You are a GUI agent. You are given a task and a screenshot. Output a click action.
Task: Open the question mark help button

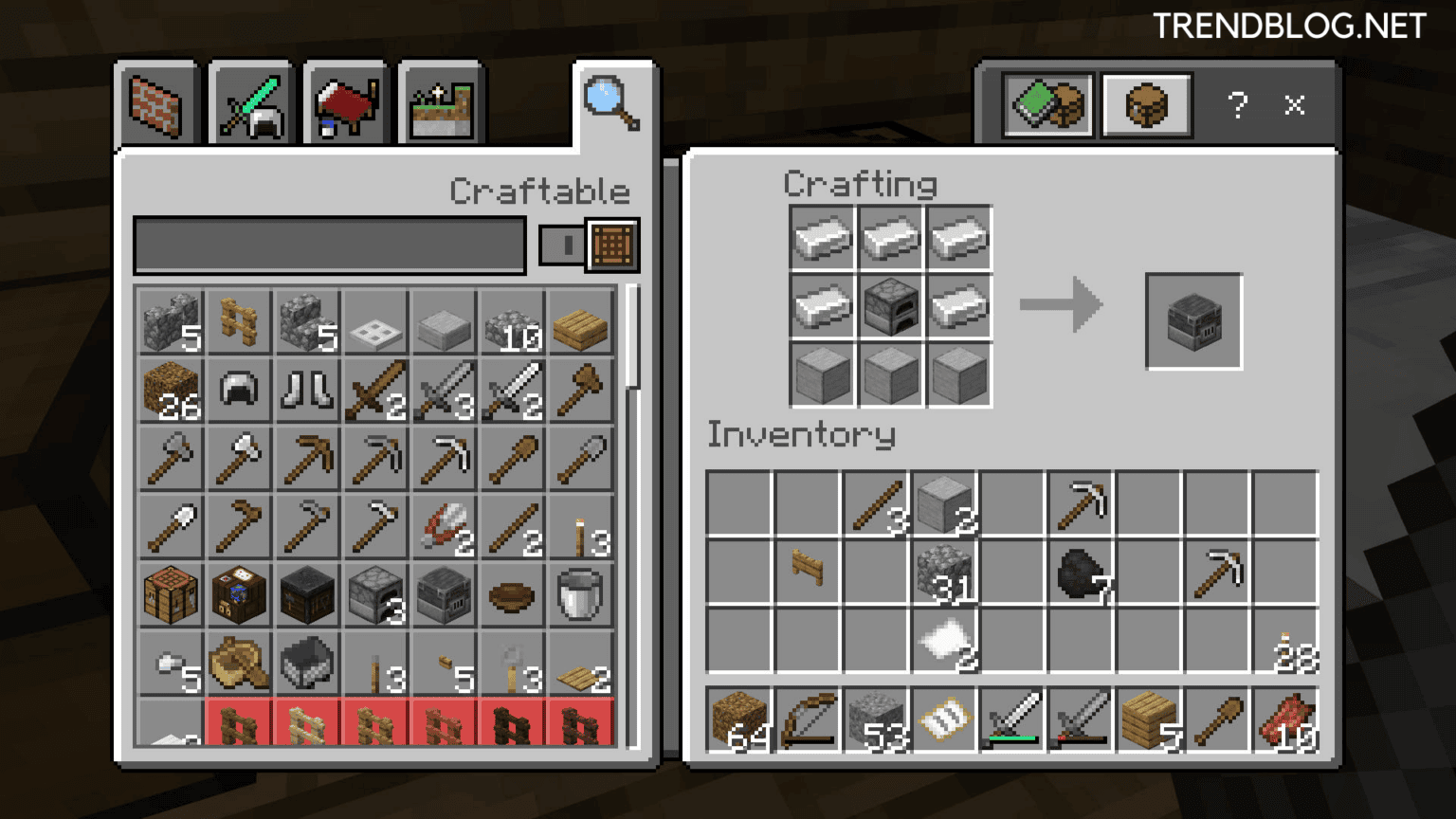1237,104
